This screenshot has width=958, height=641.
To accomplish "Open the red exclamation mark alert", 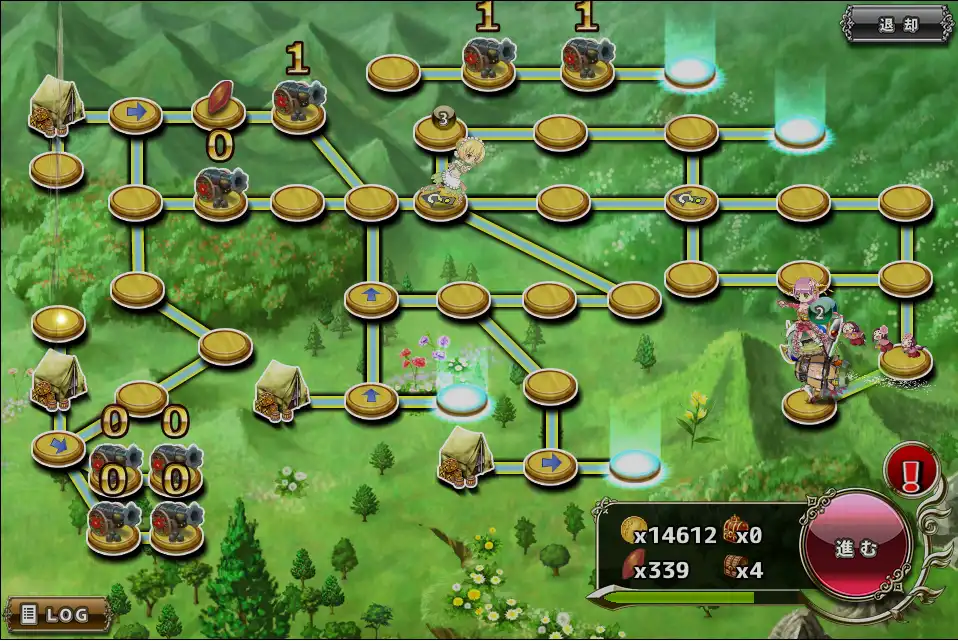I will pyautogui.click(x=911, y=468).
